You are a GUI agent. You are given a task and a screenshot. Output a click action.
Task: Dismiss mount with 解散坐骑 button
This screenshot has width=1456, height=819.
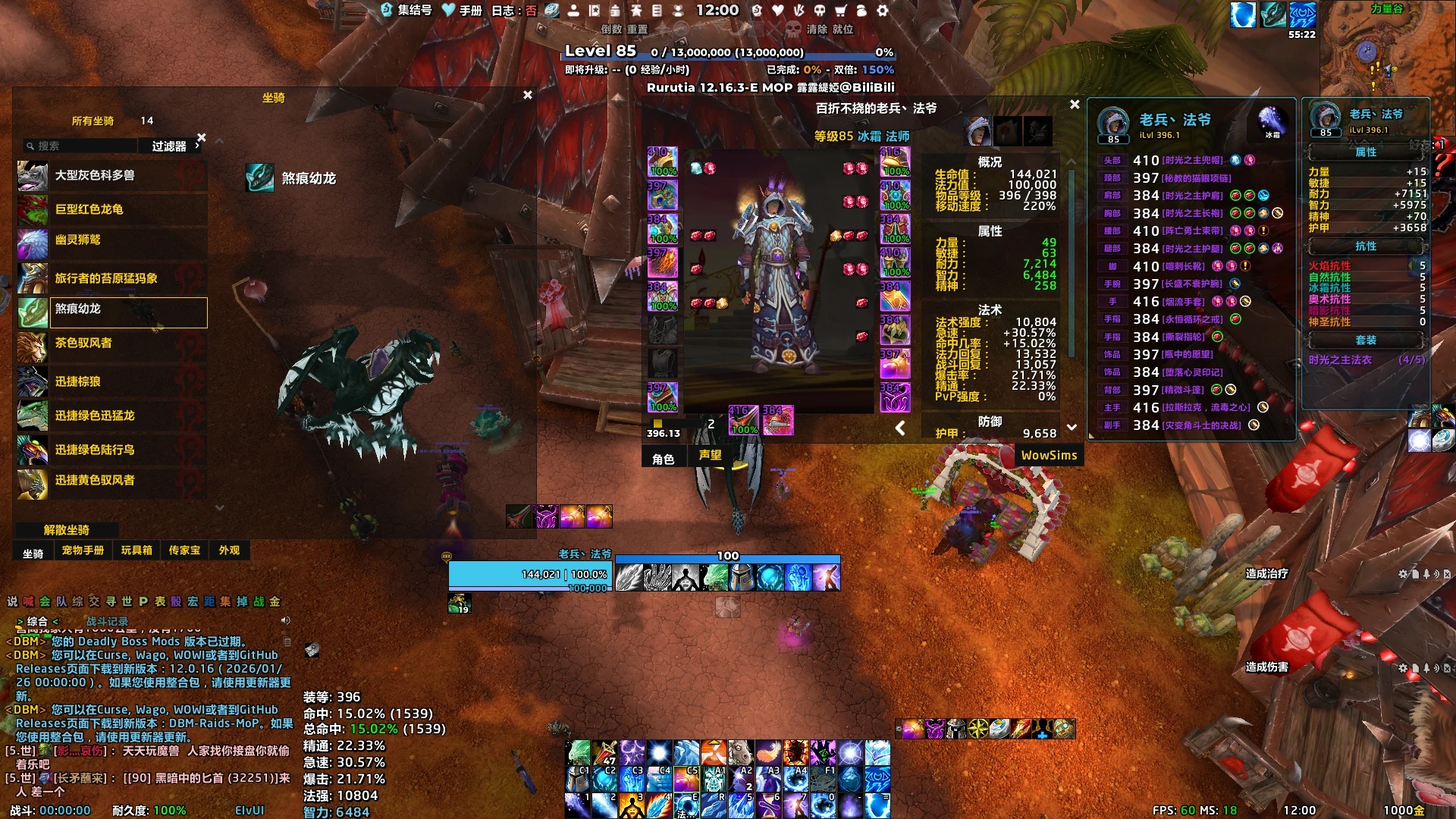click(67, 530)
